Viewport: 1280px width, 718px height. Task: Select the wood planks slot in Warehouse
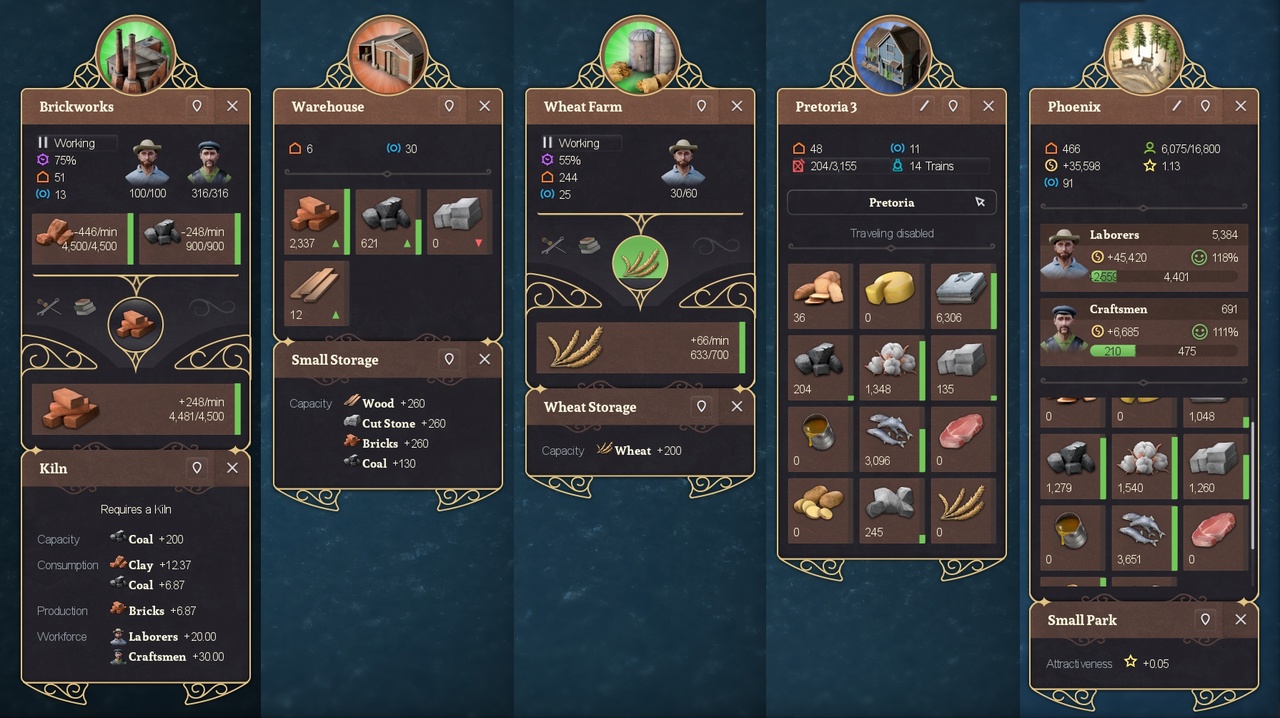click(316, 293)
